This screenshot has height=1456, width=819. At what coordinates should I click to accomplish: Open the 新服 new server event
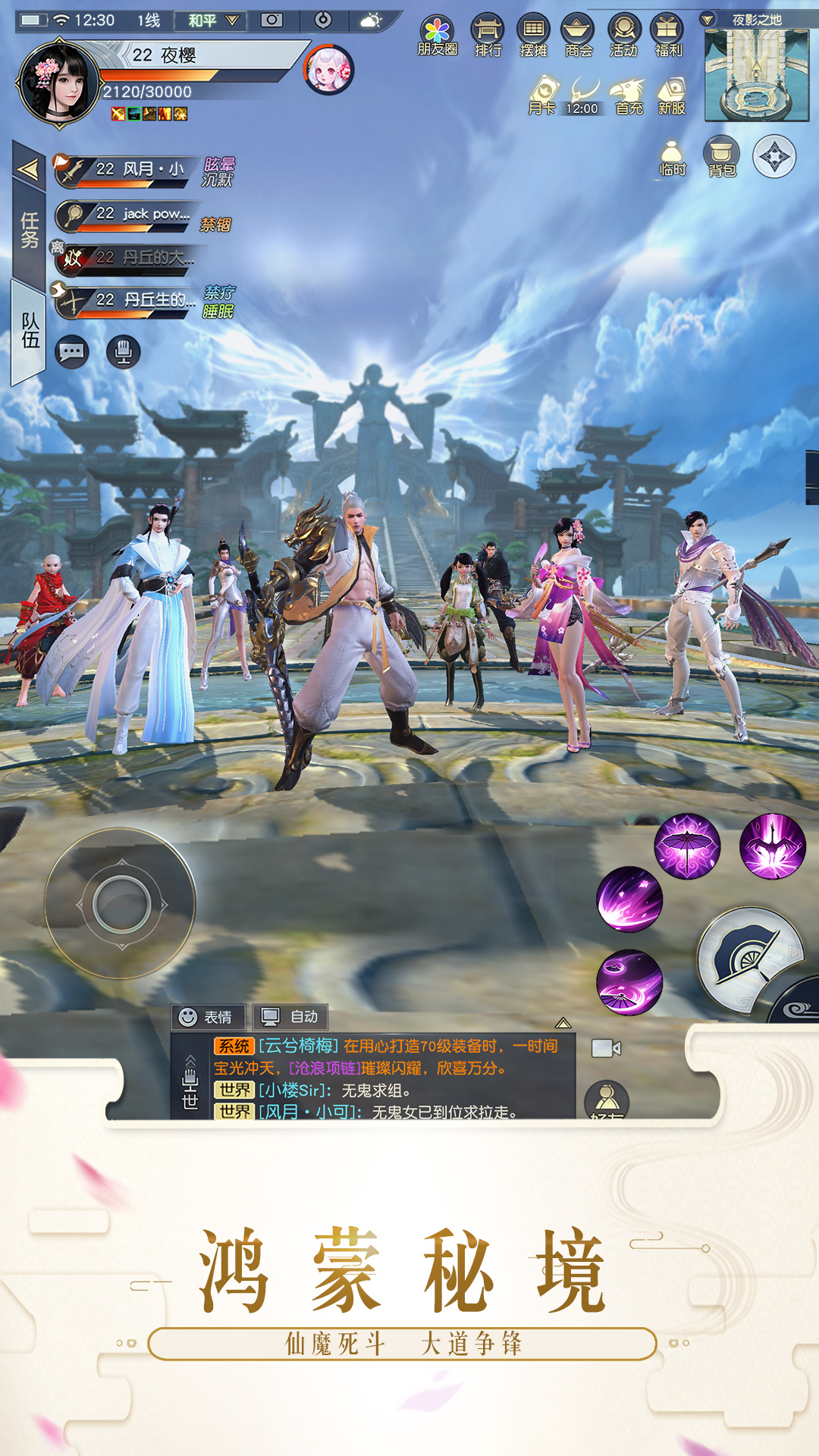coord(671,96)
